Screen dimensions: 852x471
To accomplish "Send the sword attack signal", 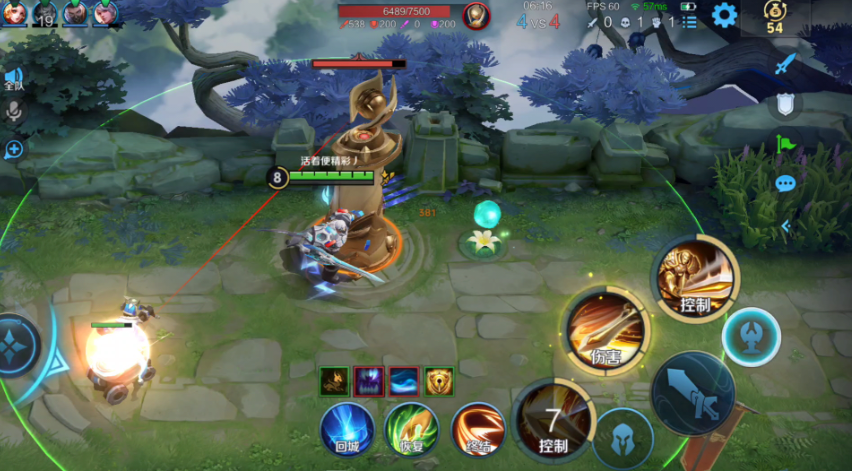I will click(785, 63).
